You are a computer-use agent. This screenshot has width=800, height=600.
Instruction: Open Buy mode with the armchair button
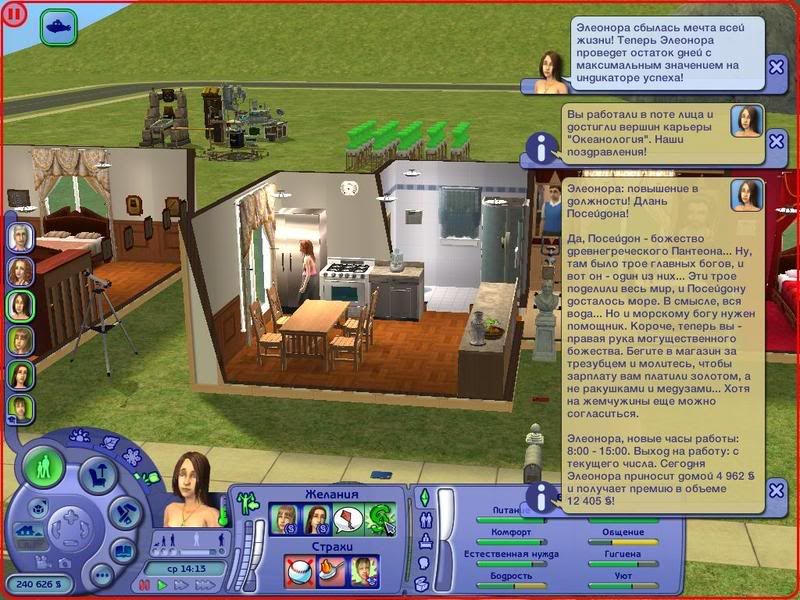pos(97,477)
